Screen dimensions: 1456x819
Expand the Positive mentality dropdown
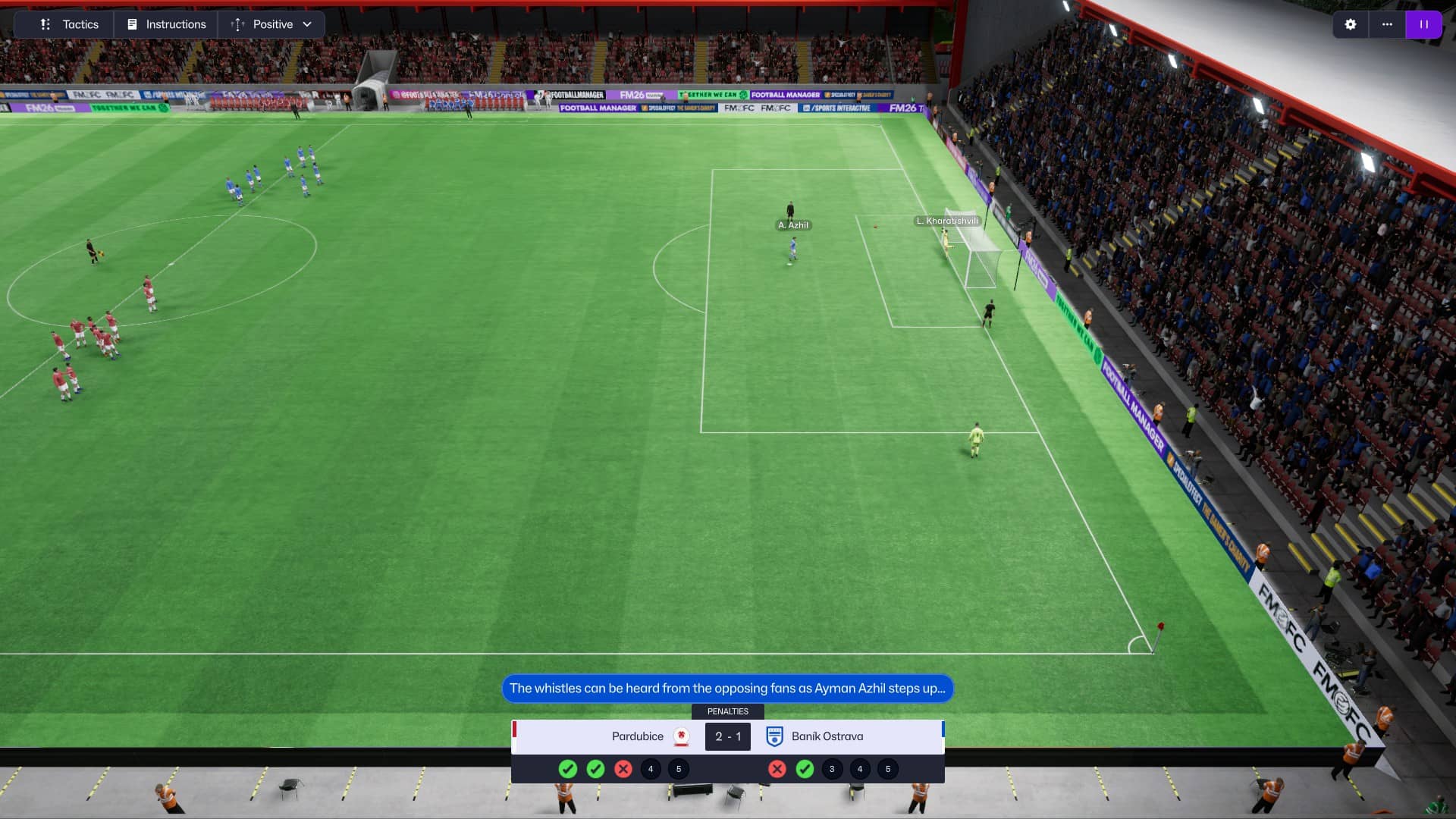(271, 24)
